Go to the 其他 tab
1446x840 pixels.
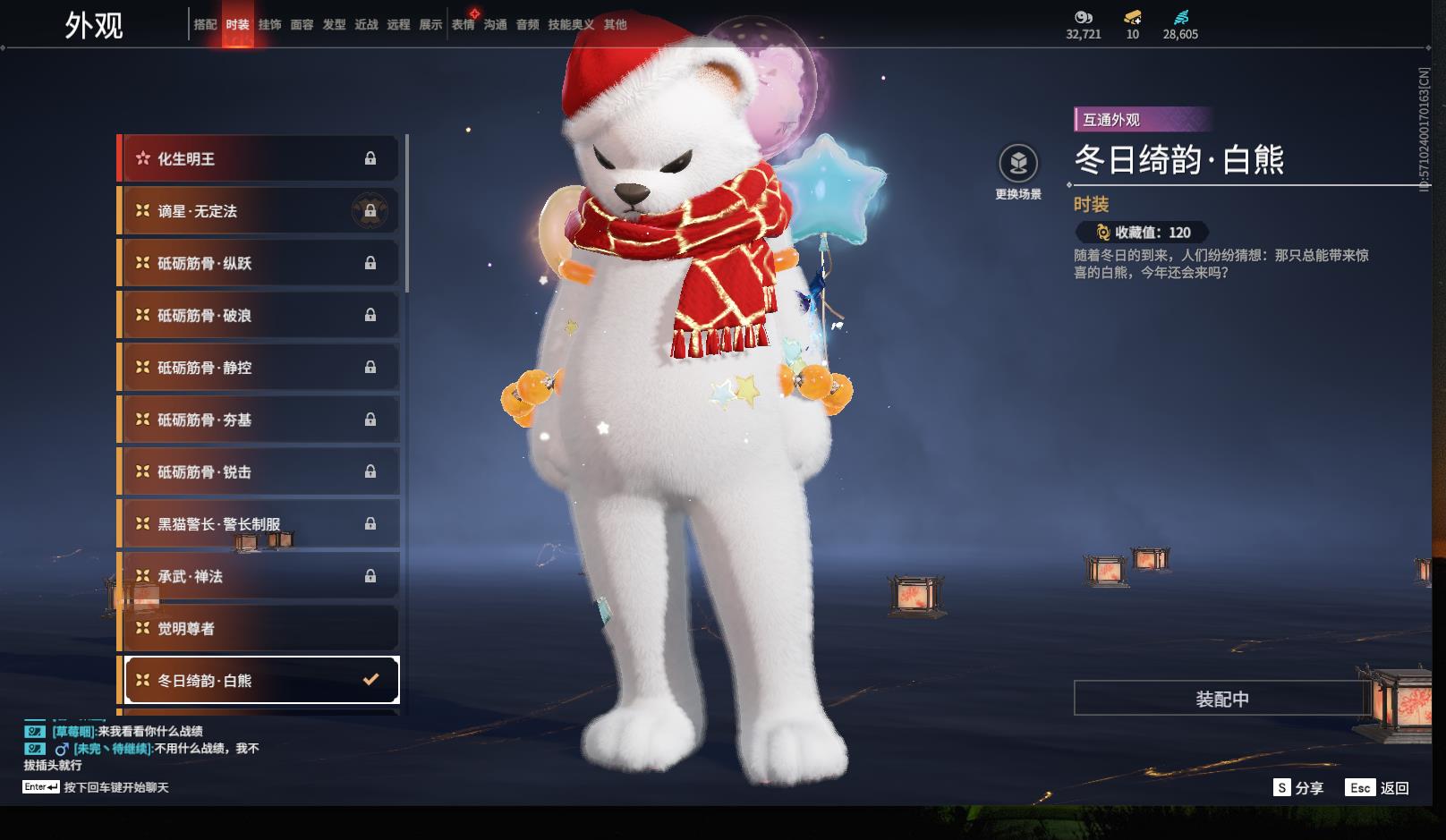[x=615, y=25]
